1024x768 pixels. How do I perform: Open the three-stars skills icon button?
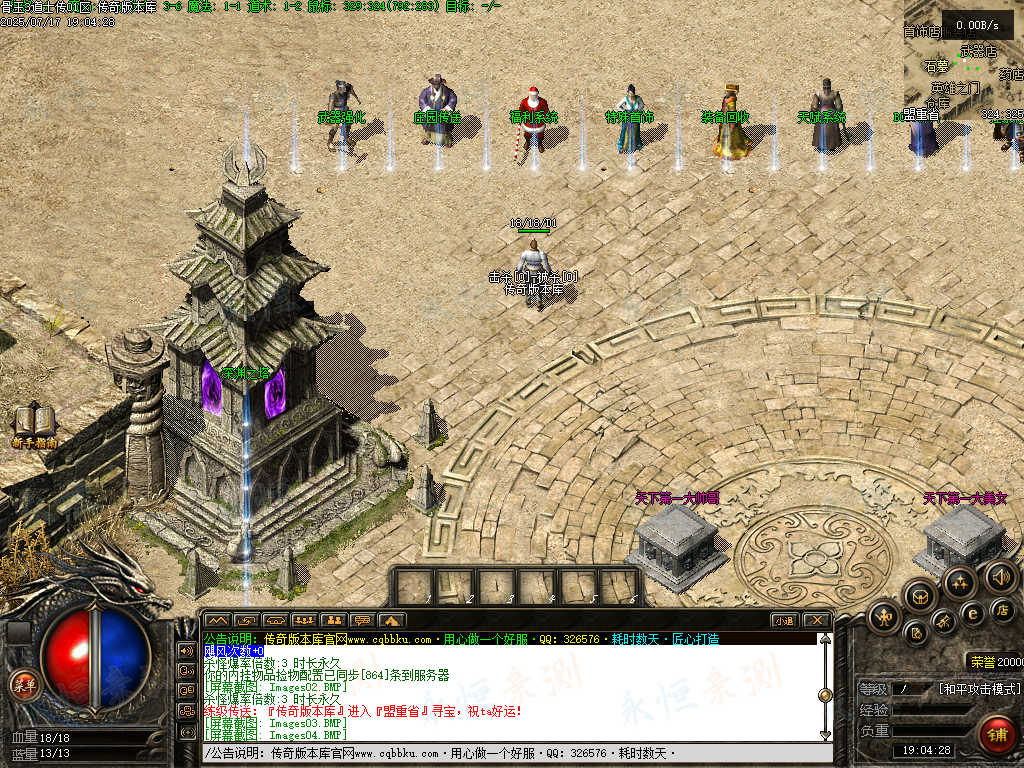tap(959, 582)
